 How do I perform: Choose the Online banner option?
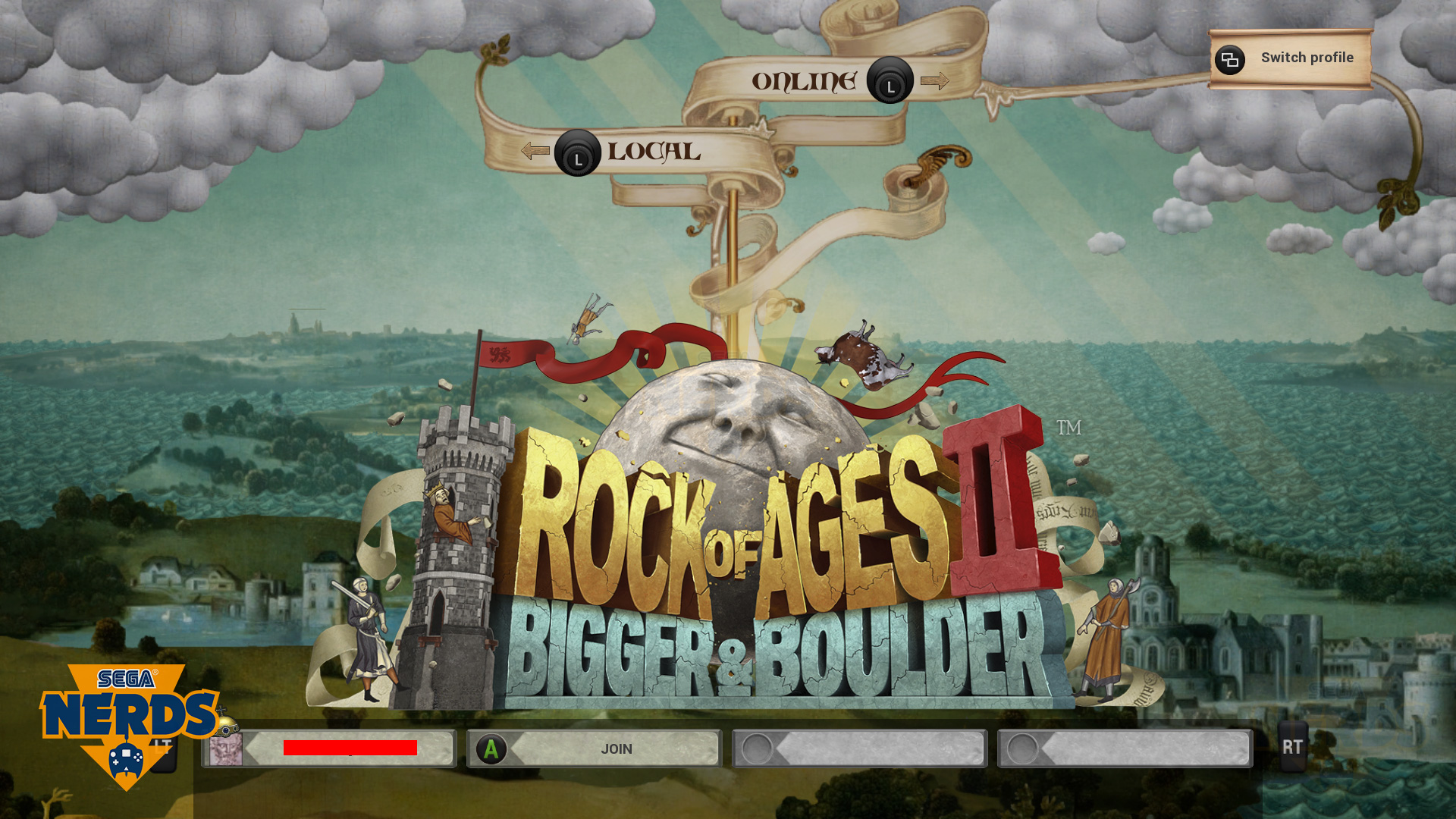tap(805, 81)
